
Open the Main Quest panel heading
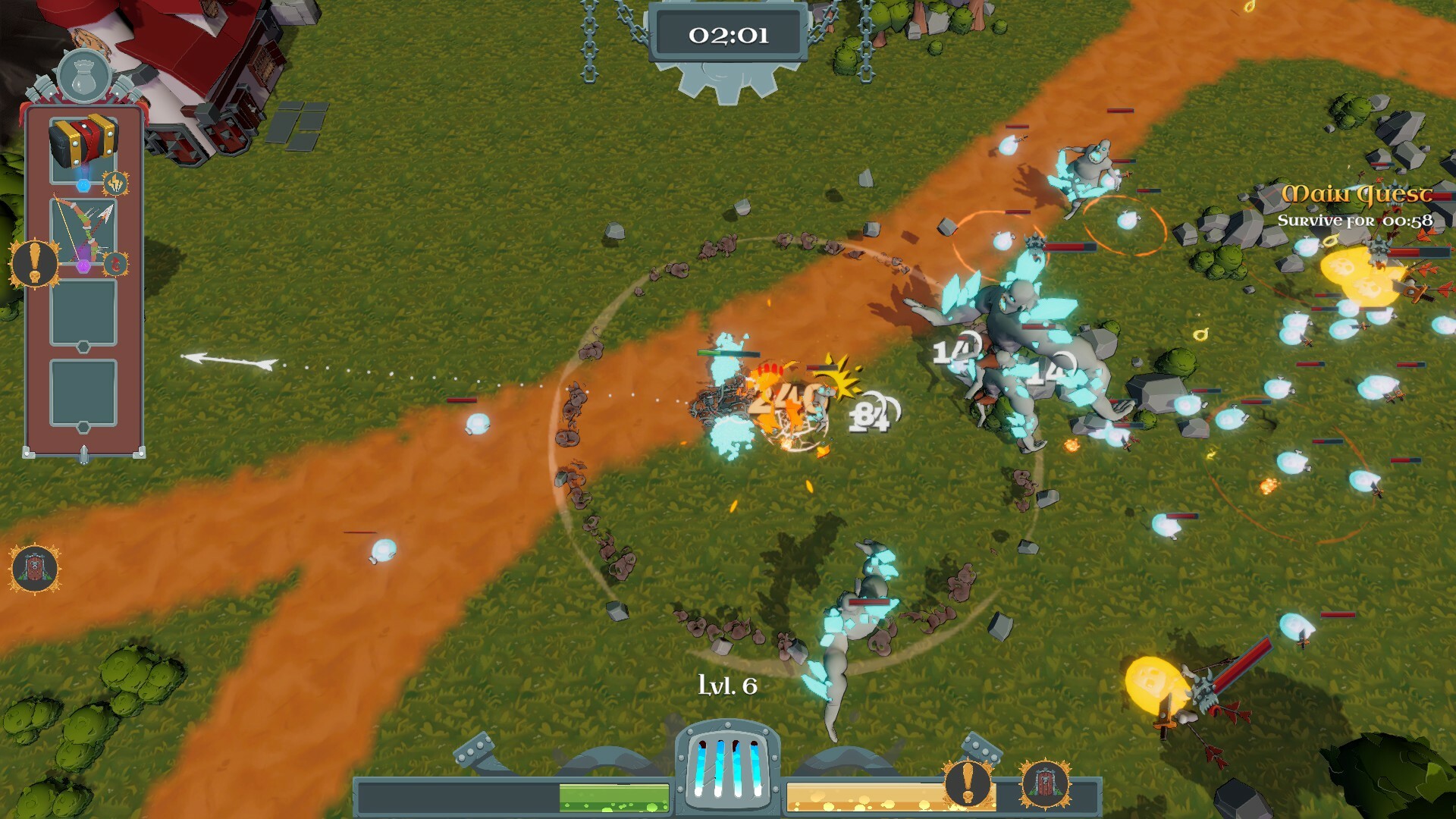(x=1356, y=195)
